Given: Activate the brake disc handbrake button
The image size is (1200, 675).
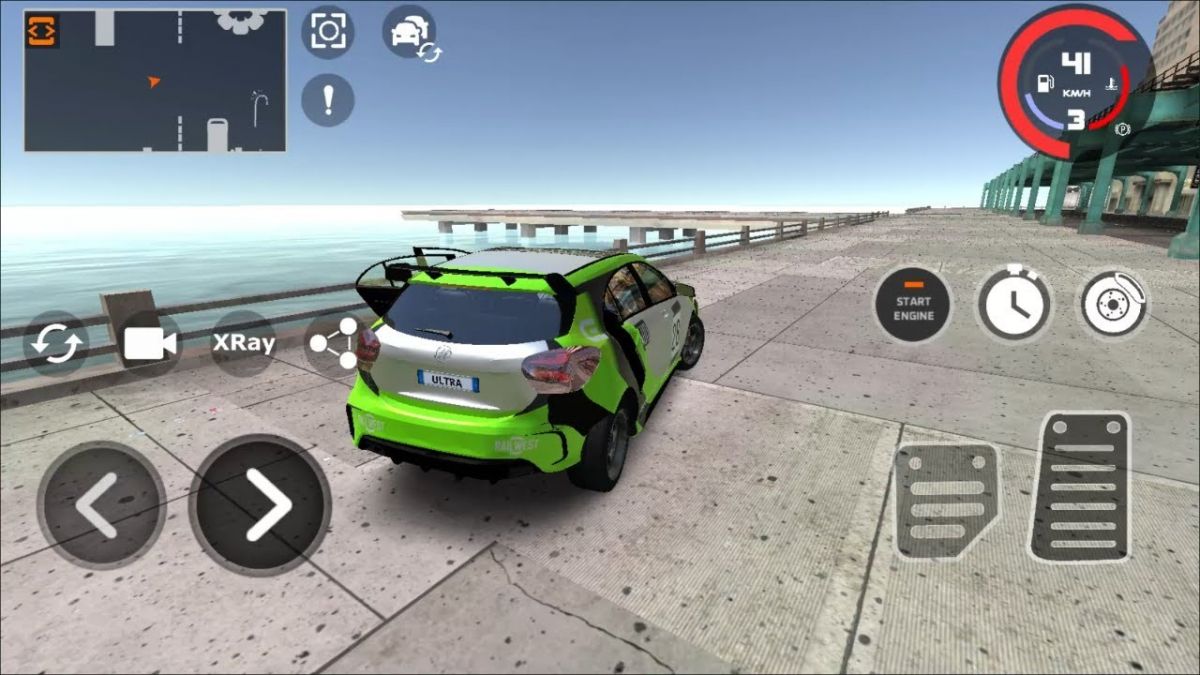Looking at the screenshot, I should (1112, 304).
